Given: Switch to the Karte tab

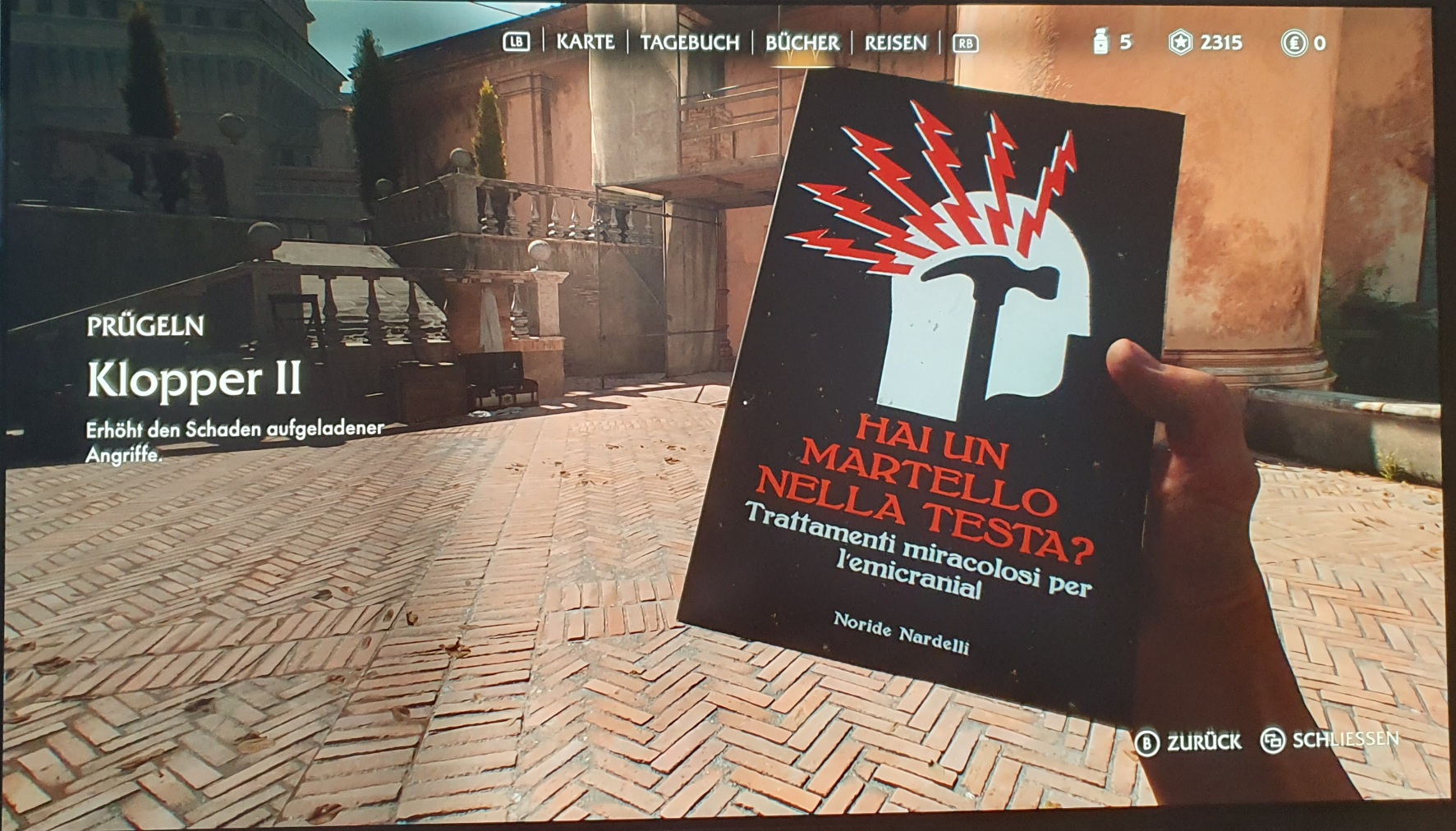Looking at the screenshot, I should 585,42.
